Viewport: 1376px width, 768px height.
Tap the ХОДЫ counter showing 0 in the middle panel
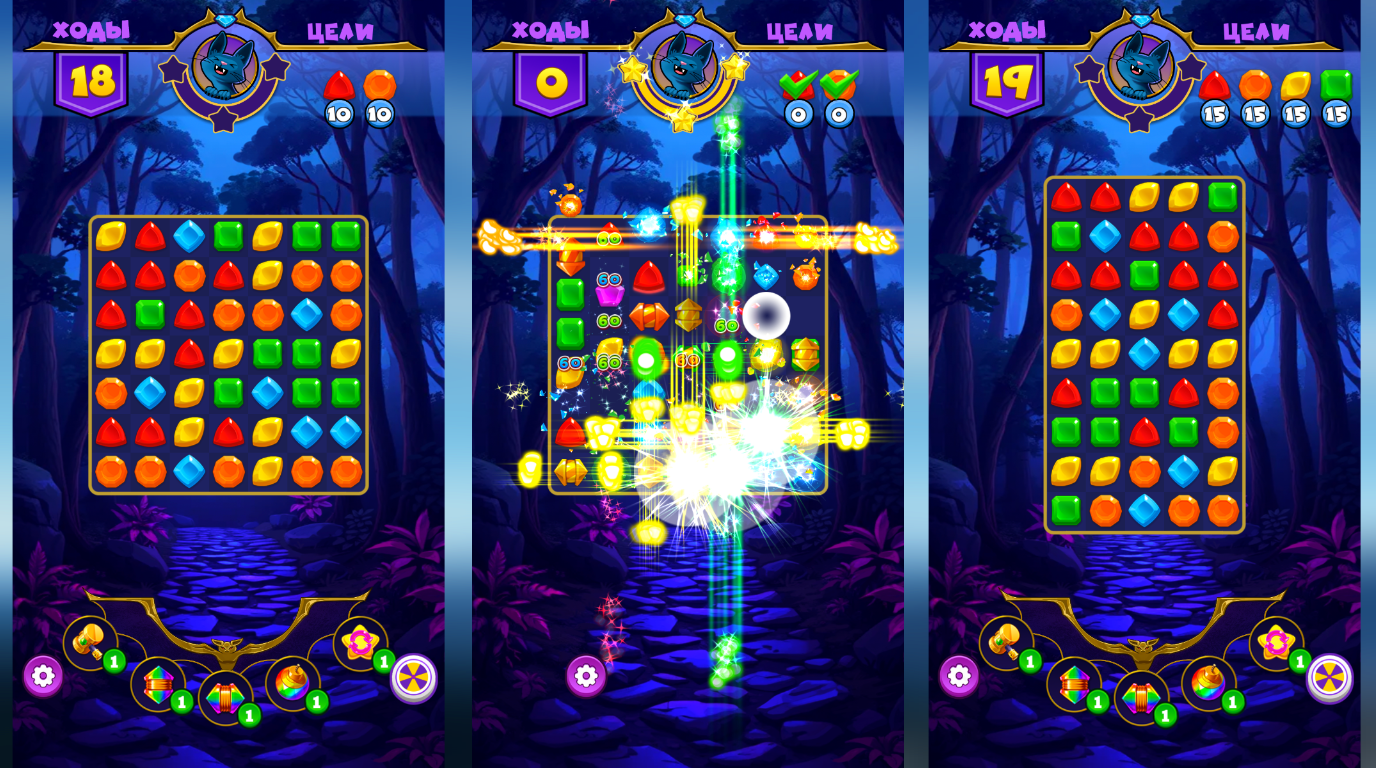tap(552, 82)
